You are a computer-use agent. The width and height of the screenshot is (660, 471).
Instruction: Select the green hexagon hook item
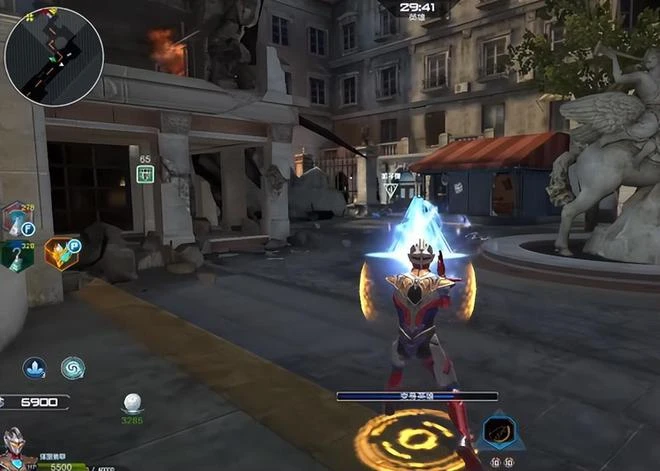tap(15, 256)
